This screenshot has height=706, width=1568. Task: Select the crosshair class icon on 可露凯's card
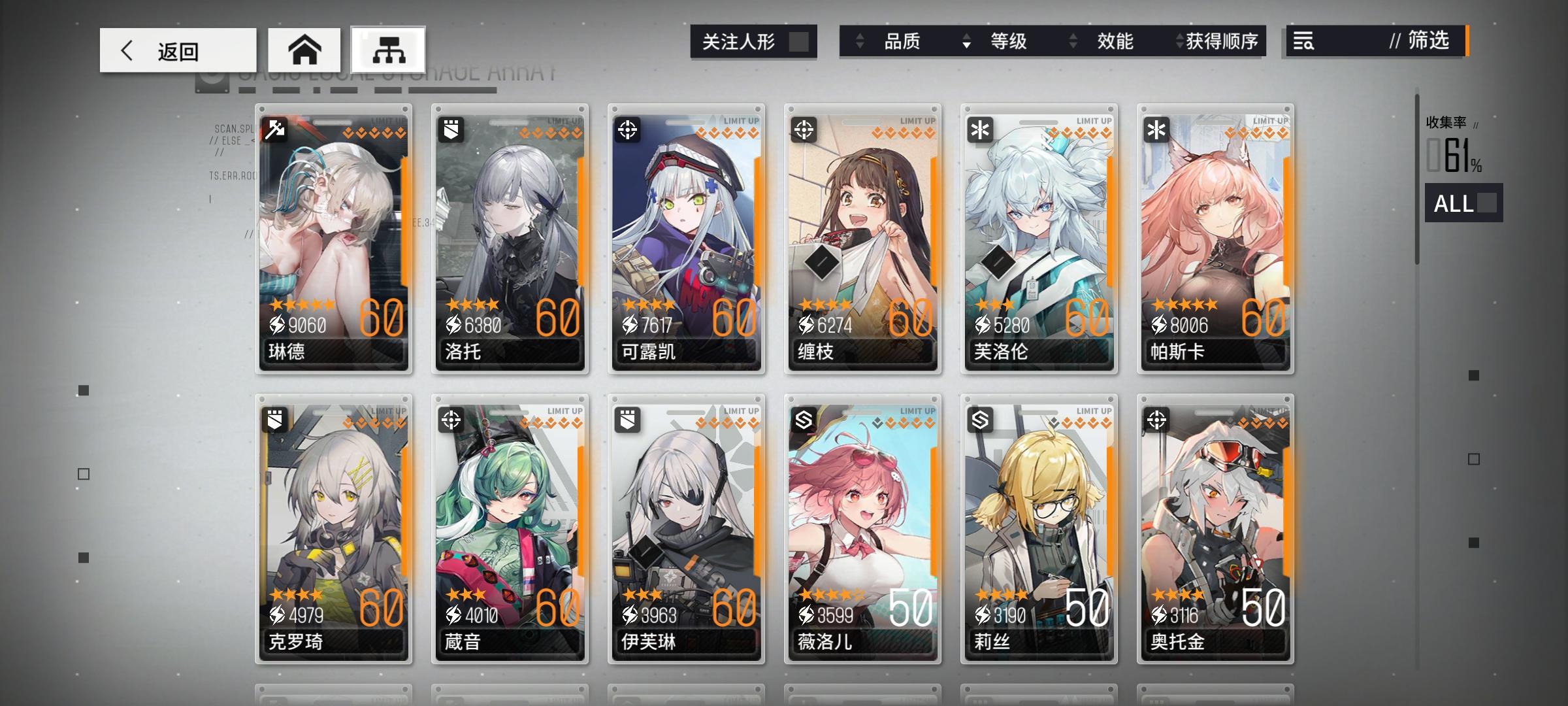(627, 128)
